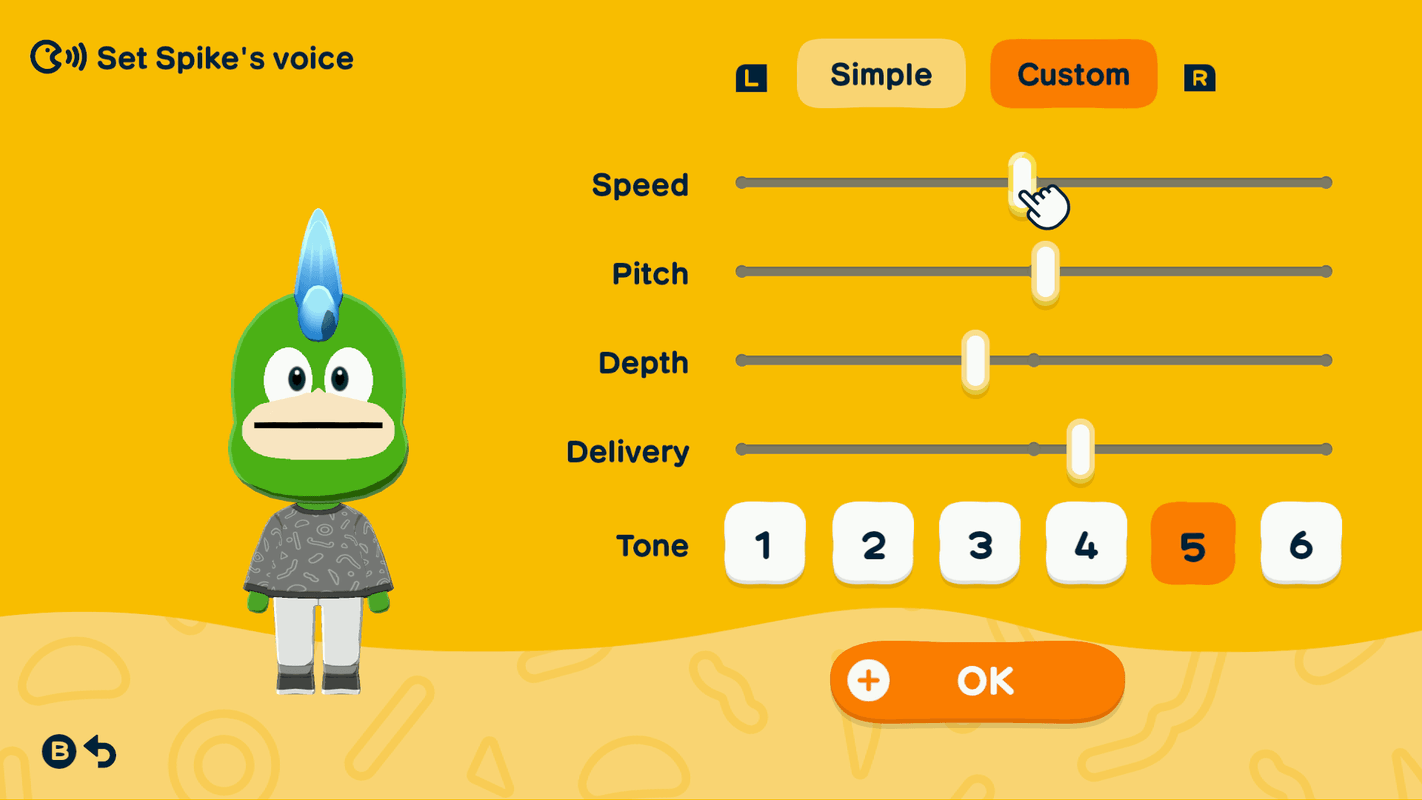Image resolution: width=1422 pixels, height=800 pixels.
Task: Click the Depth slider handle
Action: point(975,361)
